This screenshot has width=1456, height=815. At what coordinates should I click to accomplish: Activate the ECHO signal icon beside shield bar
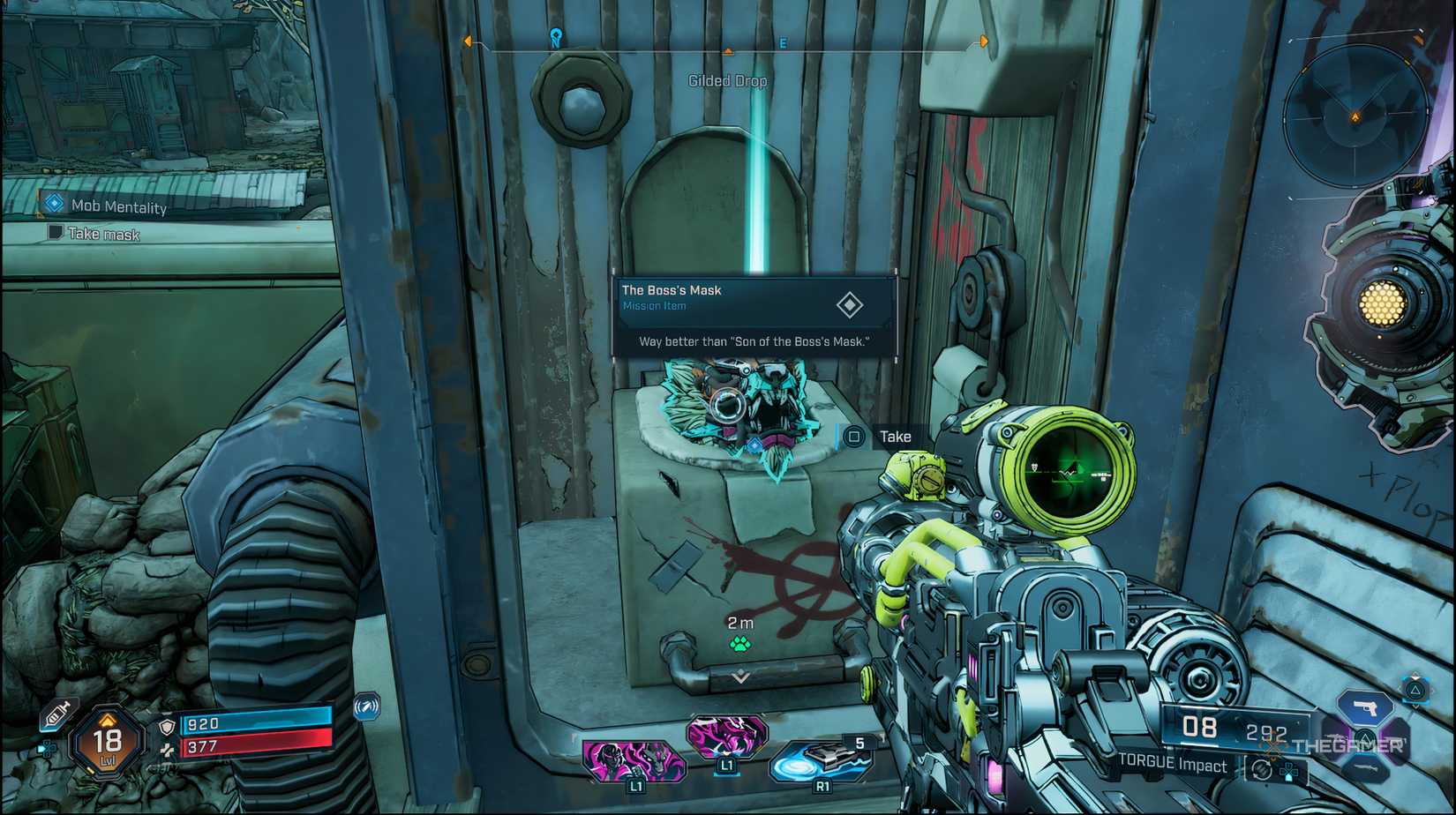pos(366,707)
